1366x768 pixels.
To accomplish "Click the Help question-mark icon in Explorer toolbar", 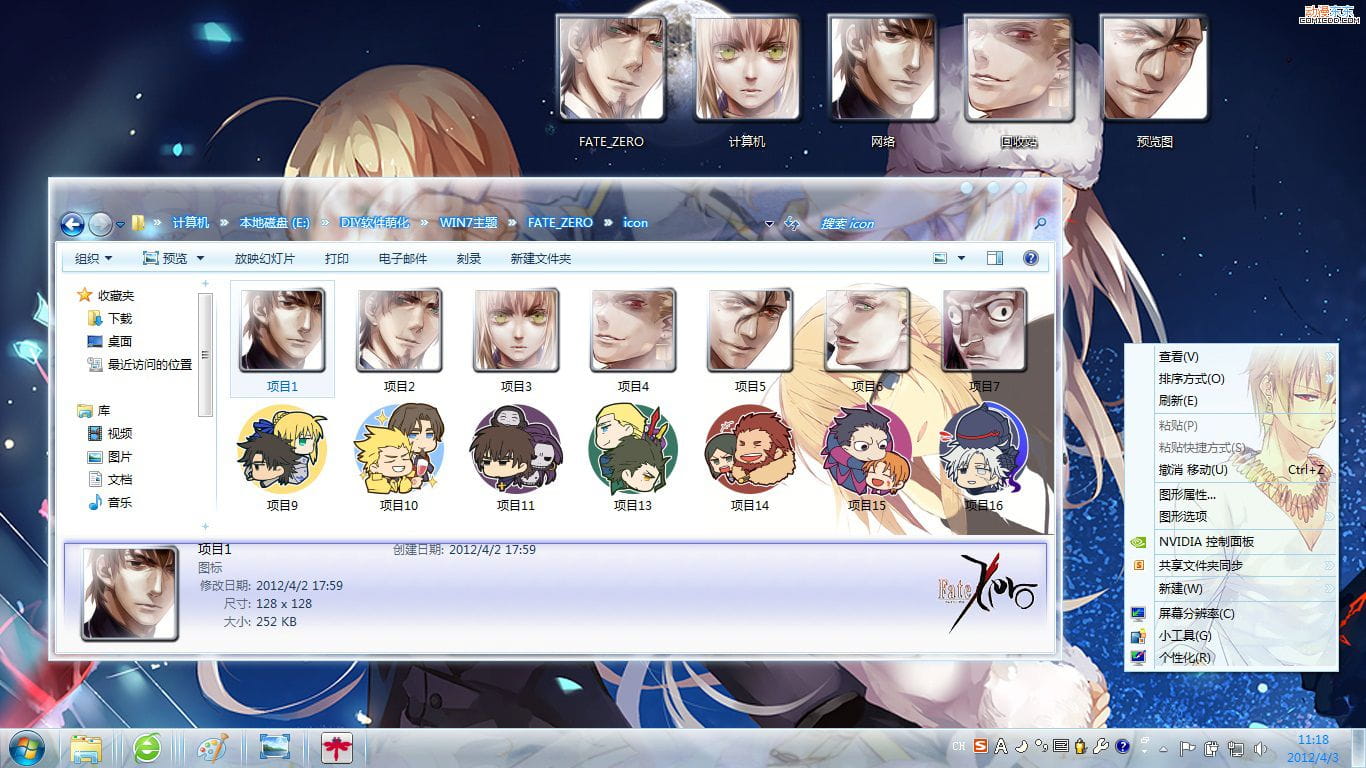I will click(1030, 258).
